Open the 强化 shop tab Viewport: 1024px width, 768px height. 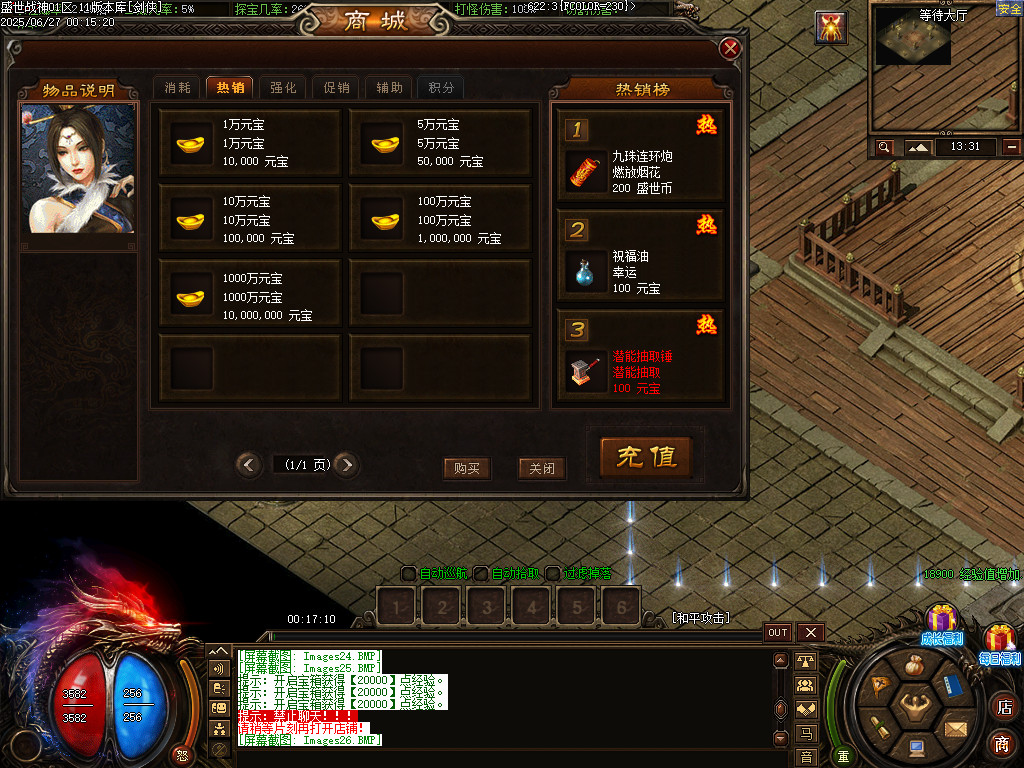(283, 88)
